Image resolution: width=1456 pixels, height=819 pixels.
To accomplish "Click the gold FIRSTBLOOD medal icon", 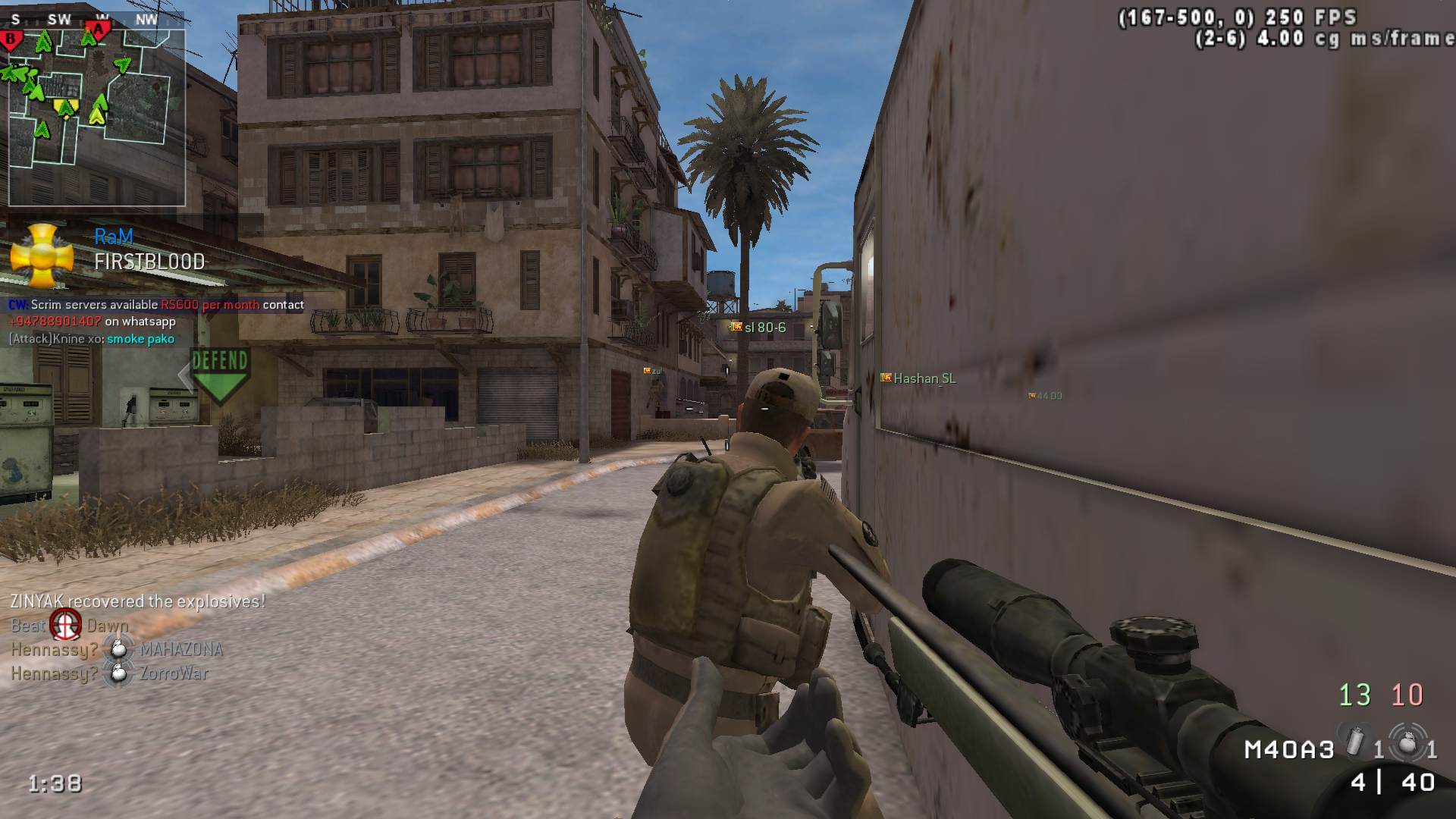I will [x=42, y=255].
